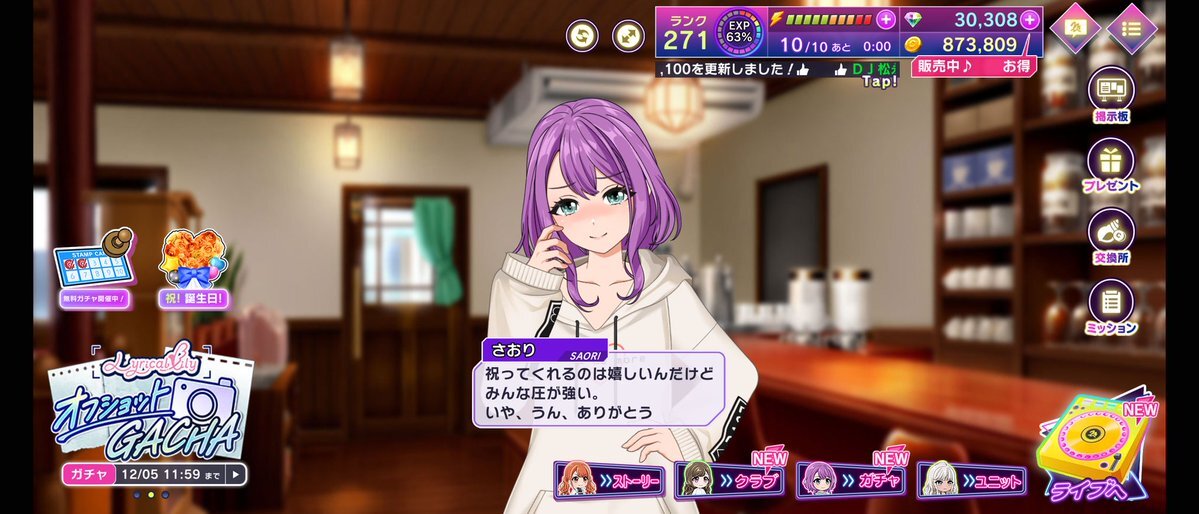Screen dimensions: 1199x514
Task: Open the プレゼント gift box
Action: click(x=1111, y=165)
